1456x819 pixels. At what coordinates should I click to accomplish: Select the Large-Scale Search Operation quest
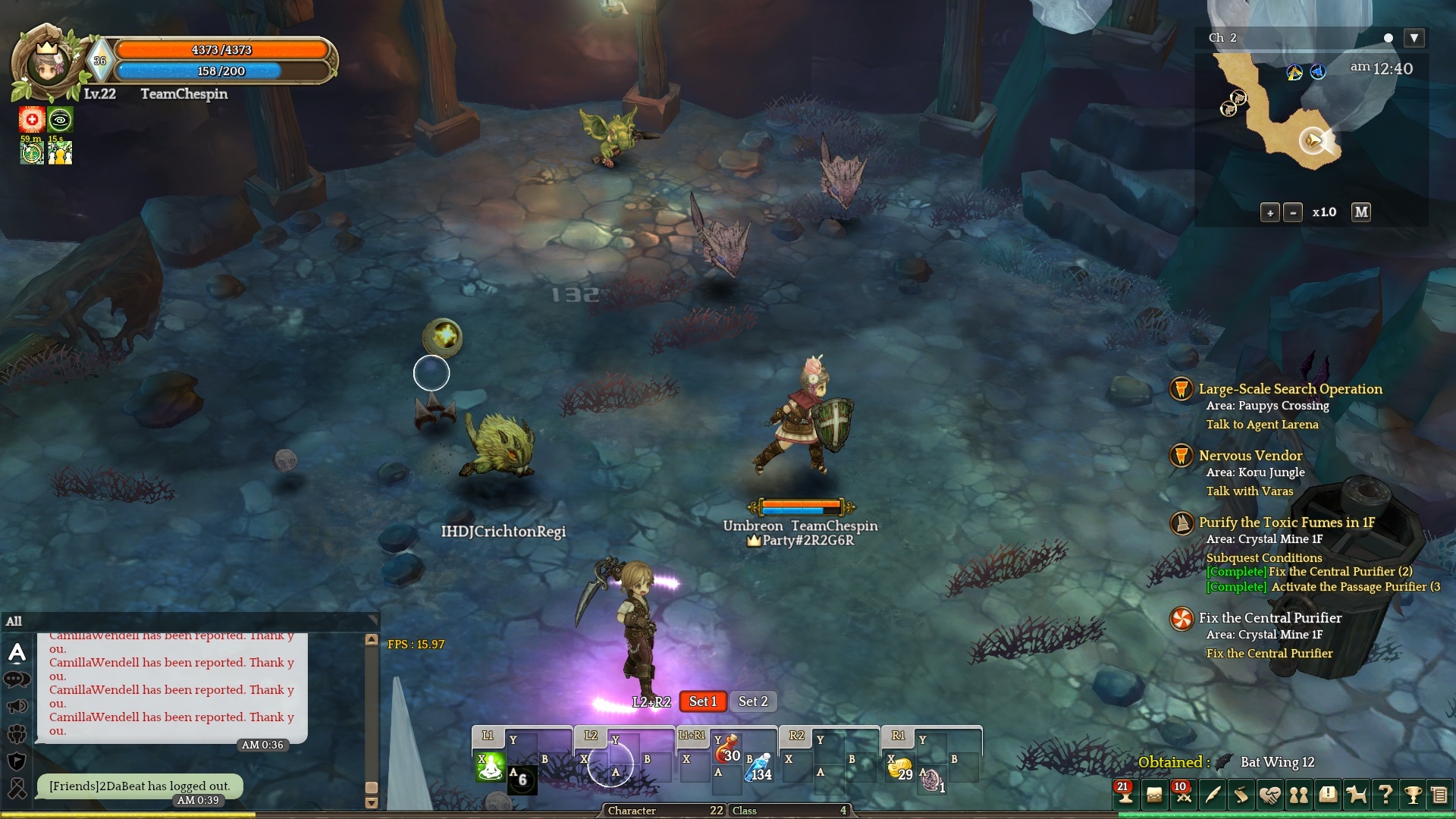1290,389
